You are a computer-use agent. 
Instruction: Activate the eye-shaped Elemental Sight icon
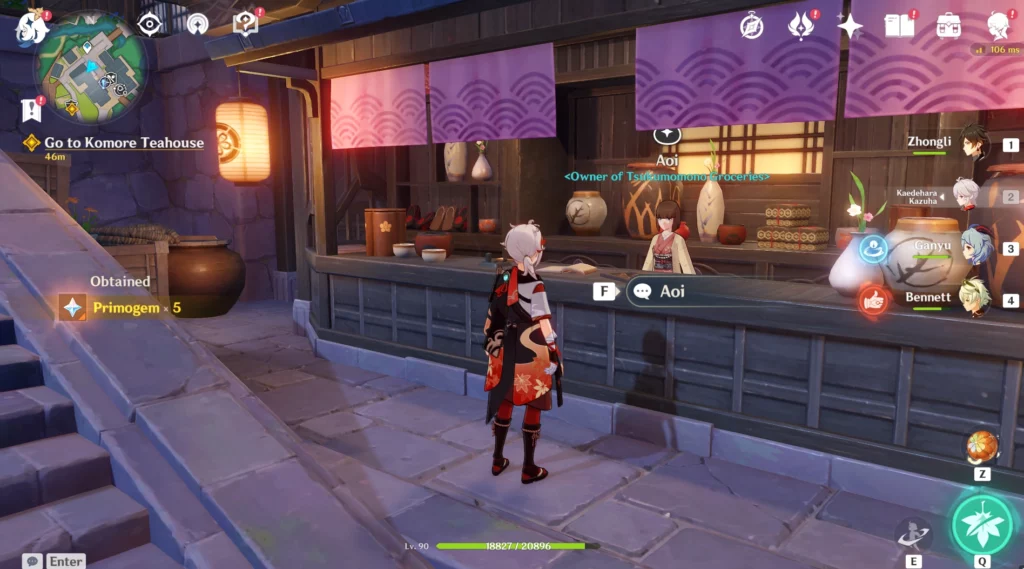150,24
